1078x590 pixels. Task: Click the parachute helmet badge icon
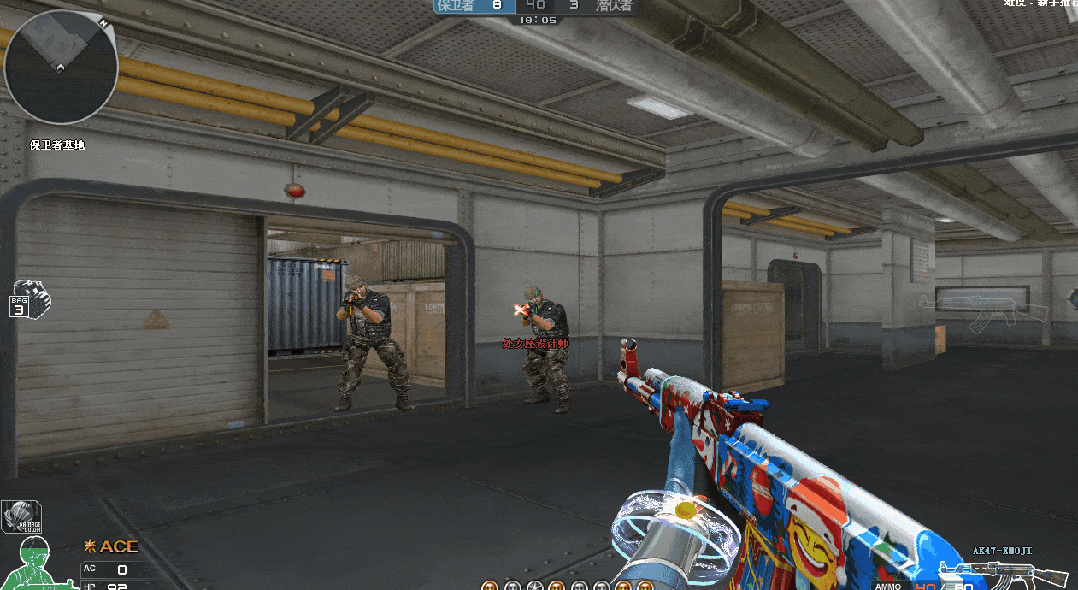[x=21, y=516]
